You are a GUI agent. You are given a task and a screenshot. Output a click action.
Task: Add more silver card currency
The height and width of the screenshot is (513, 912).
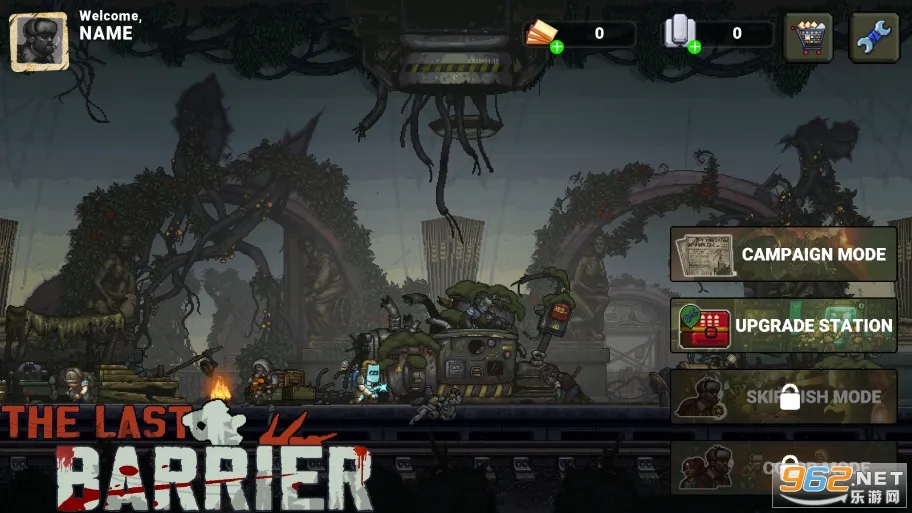pyautogui.click(x=693, y=46)
